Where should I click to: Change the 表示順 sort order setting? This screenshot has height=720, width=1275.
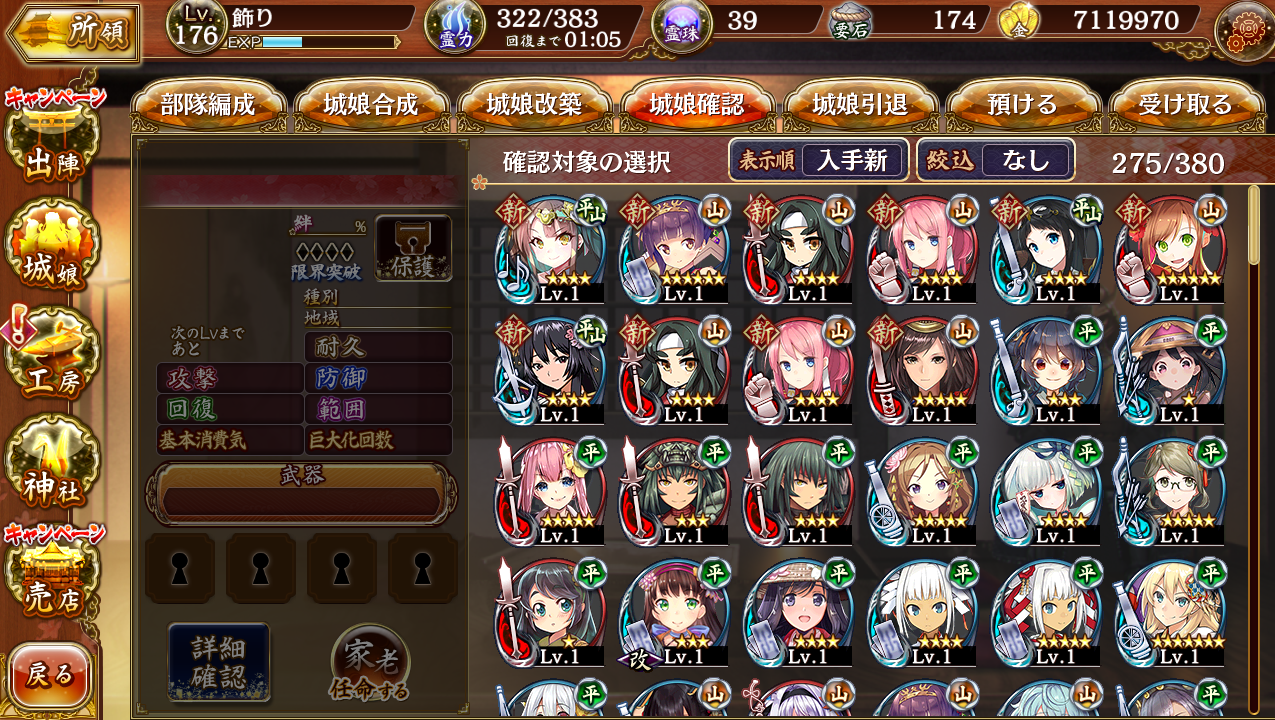pyautogui.click(x=818, y=160)
